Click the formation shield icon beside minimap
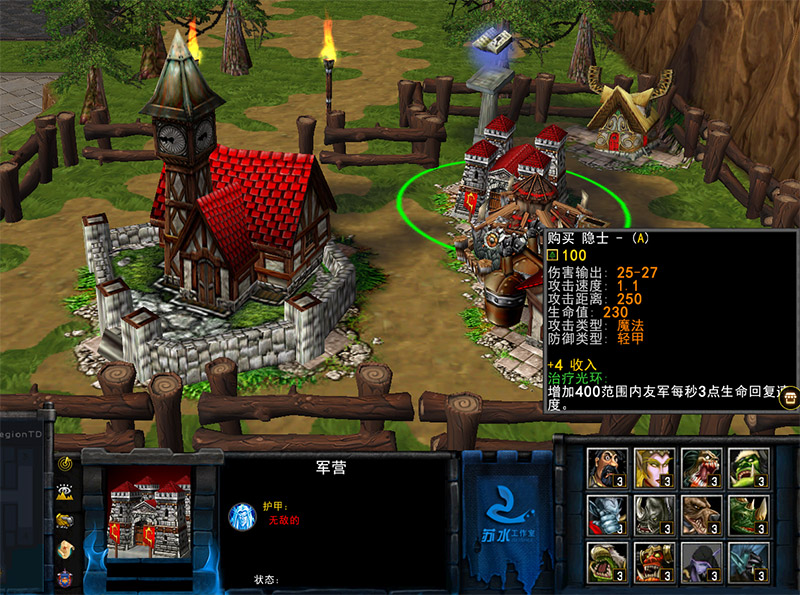Viewport: 800px width, 595px height. point(65,576)
